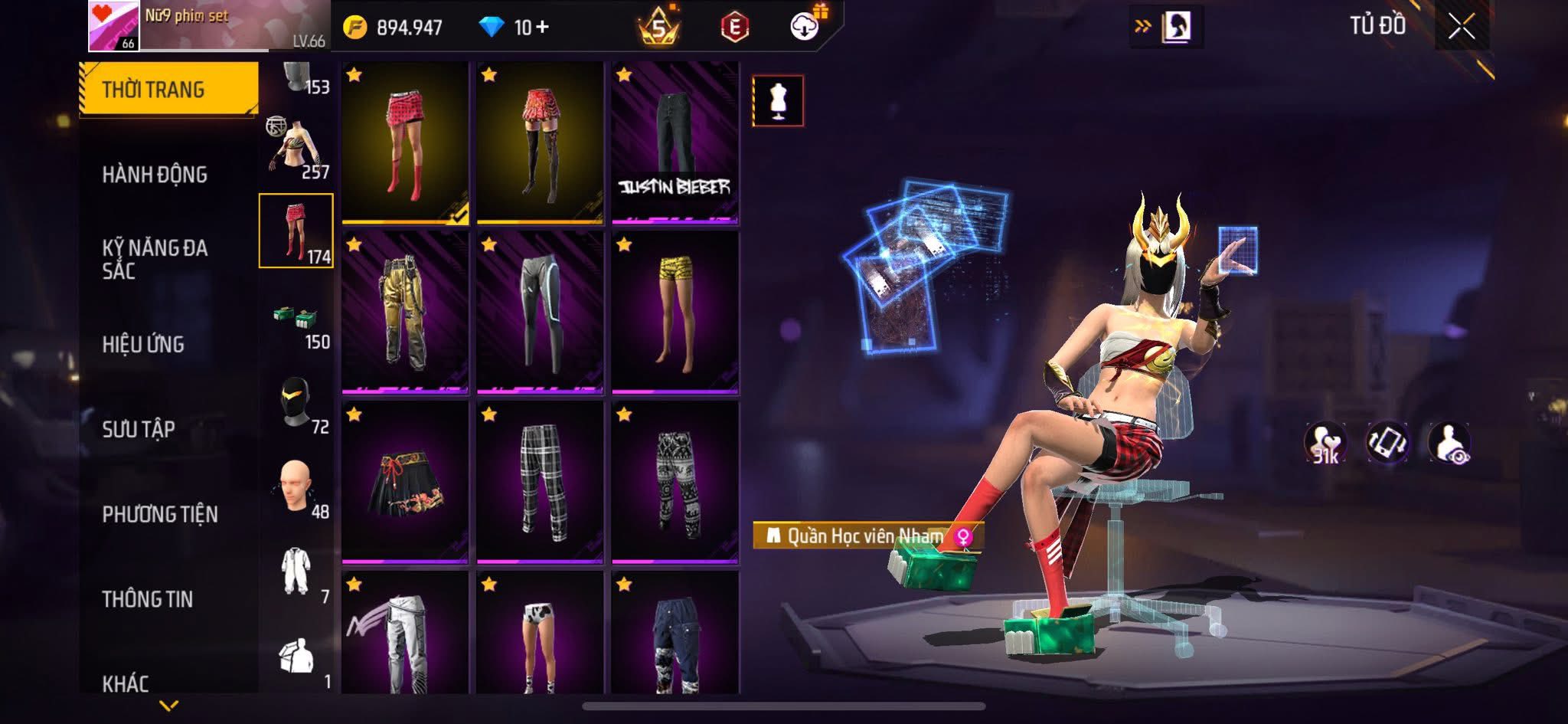Select the THỜI TRANG tab
This screenshot has height=724, width=1568.
point(153,90)
